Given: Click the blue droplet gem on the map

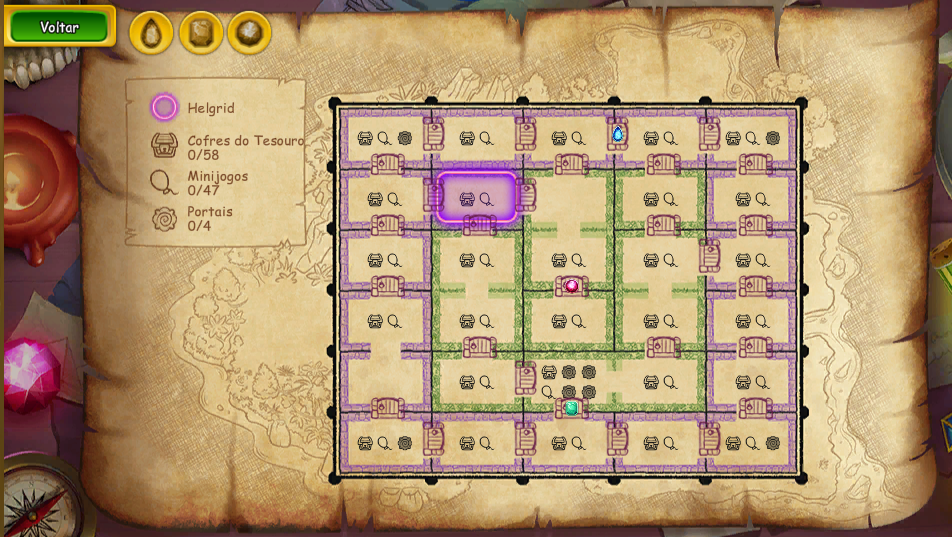Looking at the screenshot, I should (618, 134).
